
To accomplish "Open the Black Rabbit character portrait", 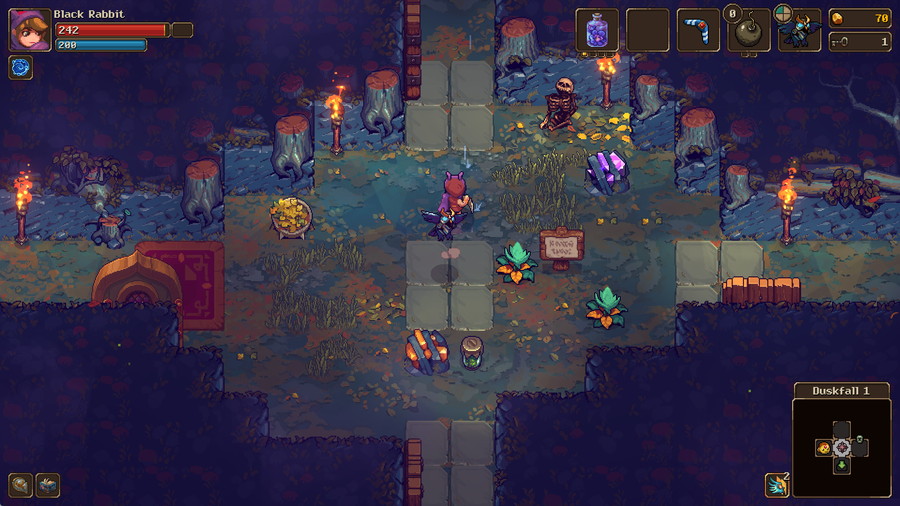I will click(30, 30).
